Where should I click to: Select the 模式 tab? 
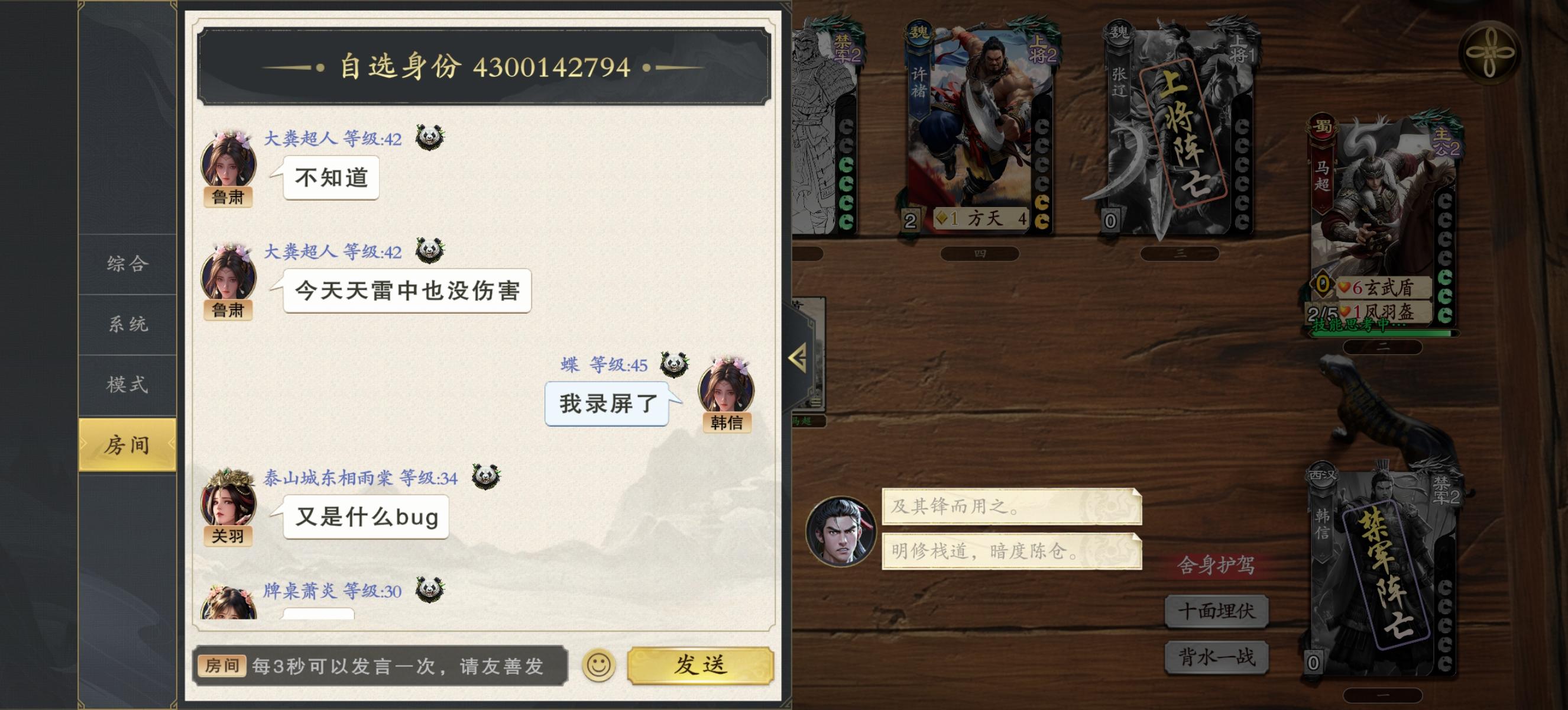click(126, 385)
